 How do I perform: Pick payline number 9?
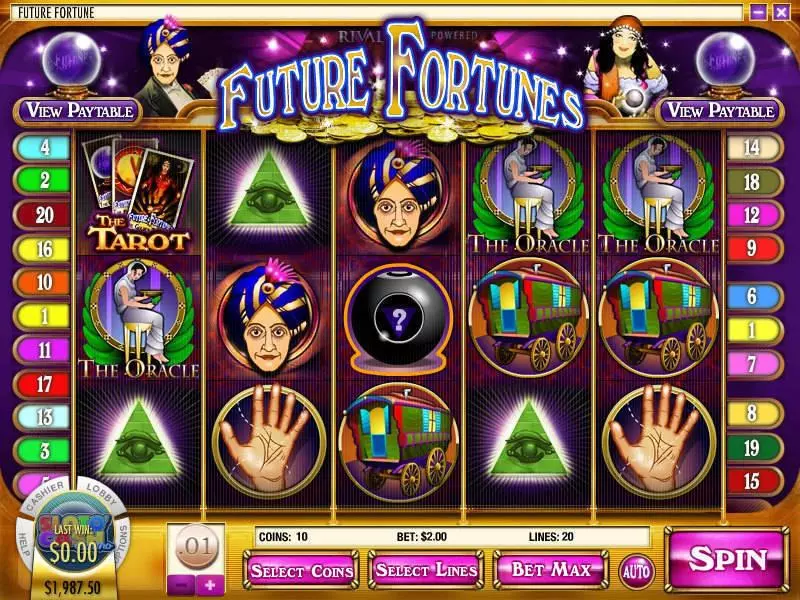[754, 247]
